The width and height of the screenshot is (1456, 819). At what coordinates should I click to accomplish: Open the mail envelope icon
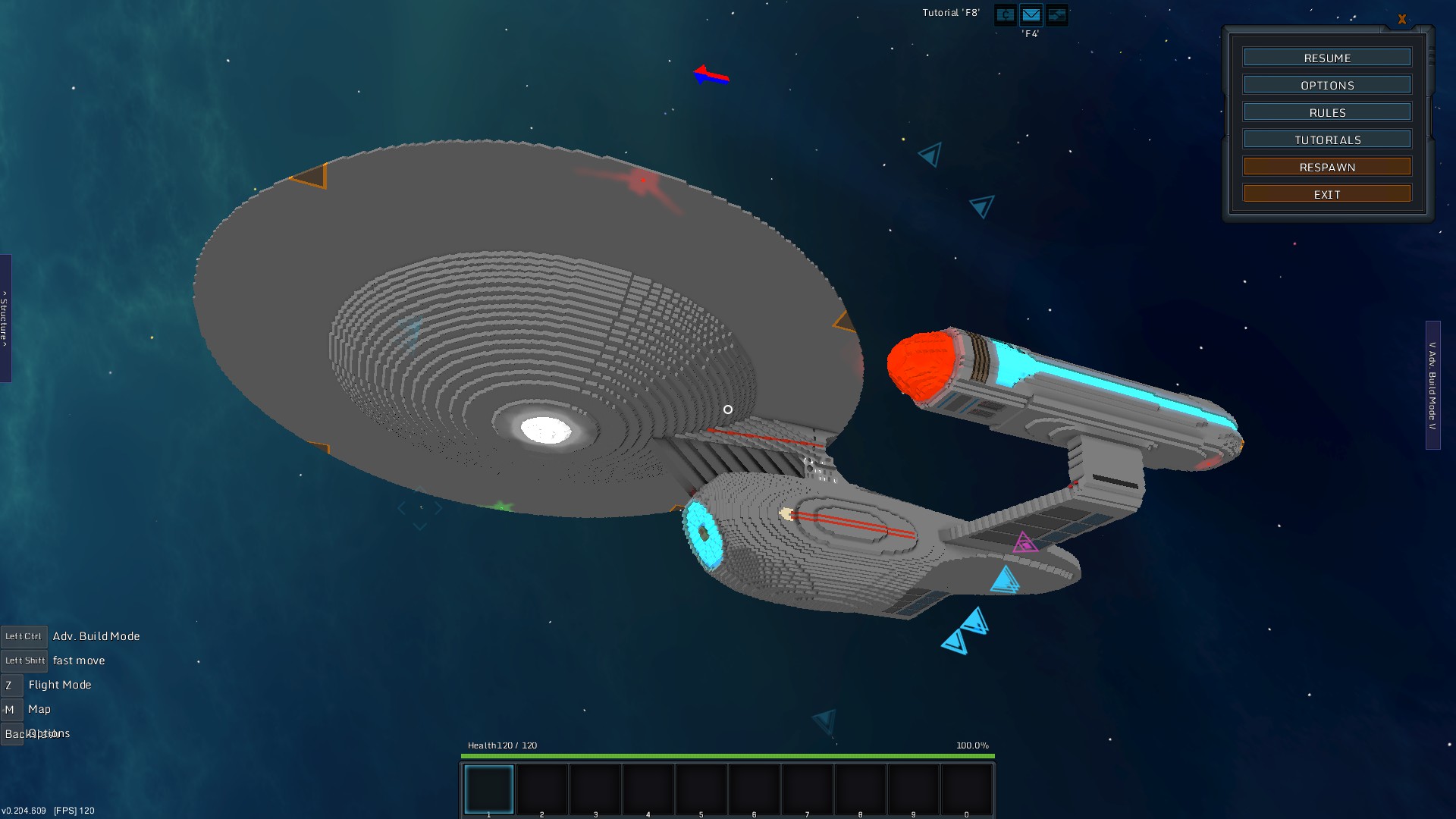pyautogui.click(x=1031, y=14)
